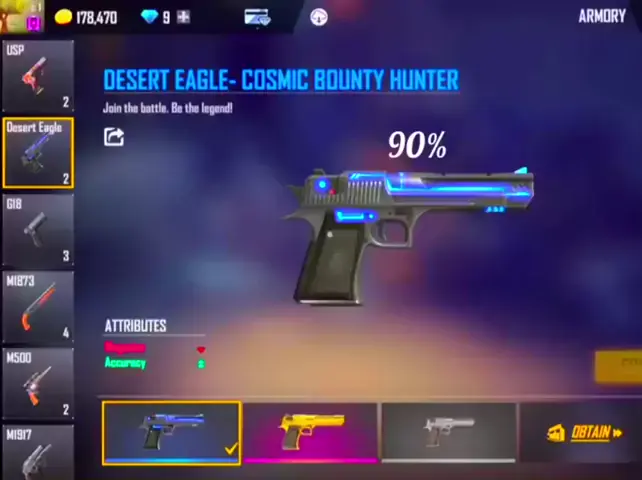The height and width of the screenshot is (480, 642).
Task: Select the M1917 weapon entry
Action: click(37, 452)
